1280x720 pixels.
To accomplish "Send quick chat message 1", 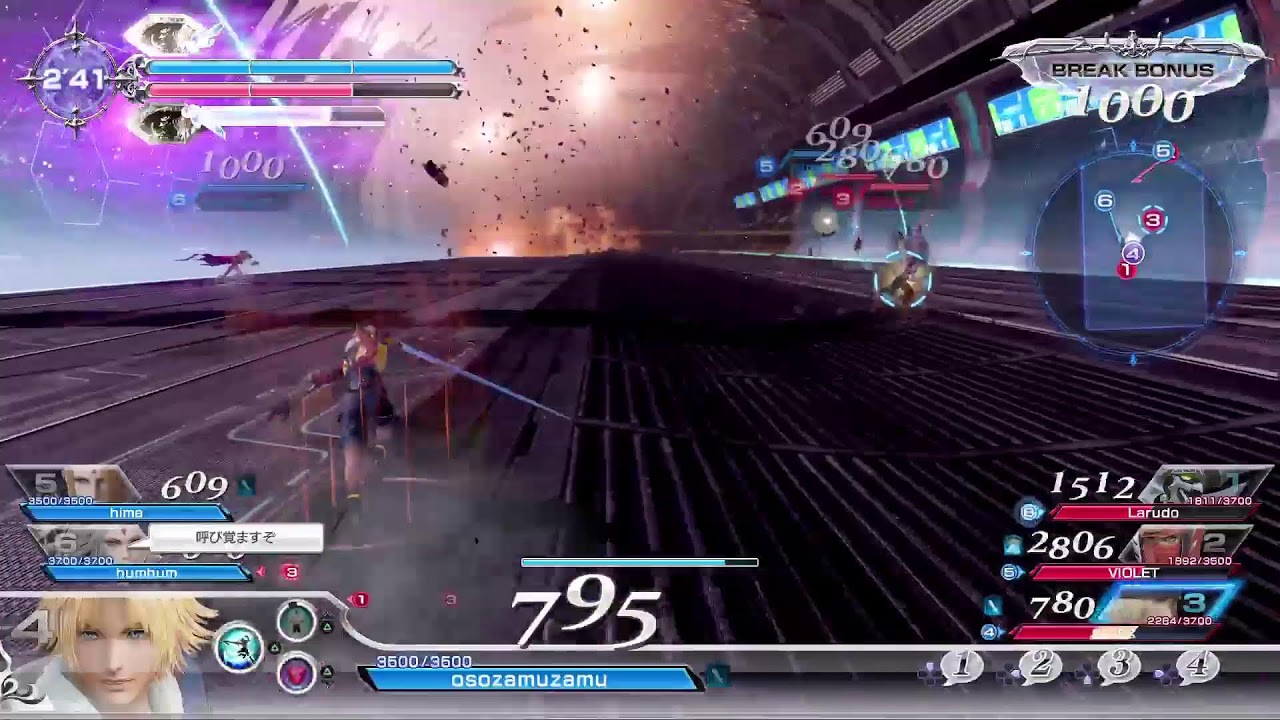I will 962,665.
